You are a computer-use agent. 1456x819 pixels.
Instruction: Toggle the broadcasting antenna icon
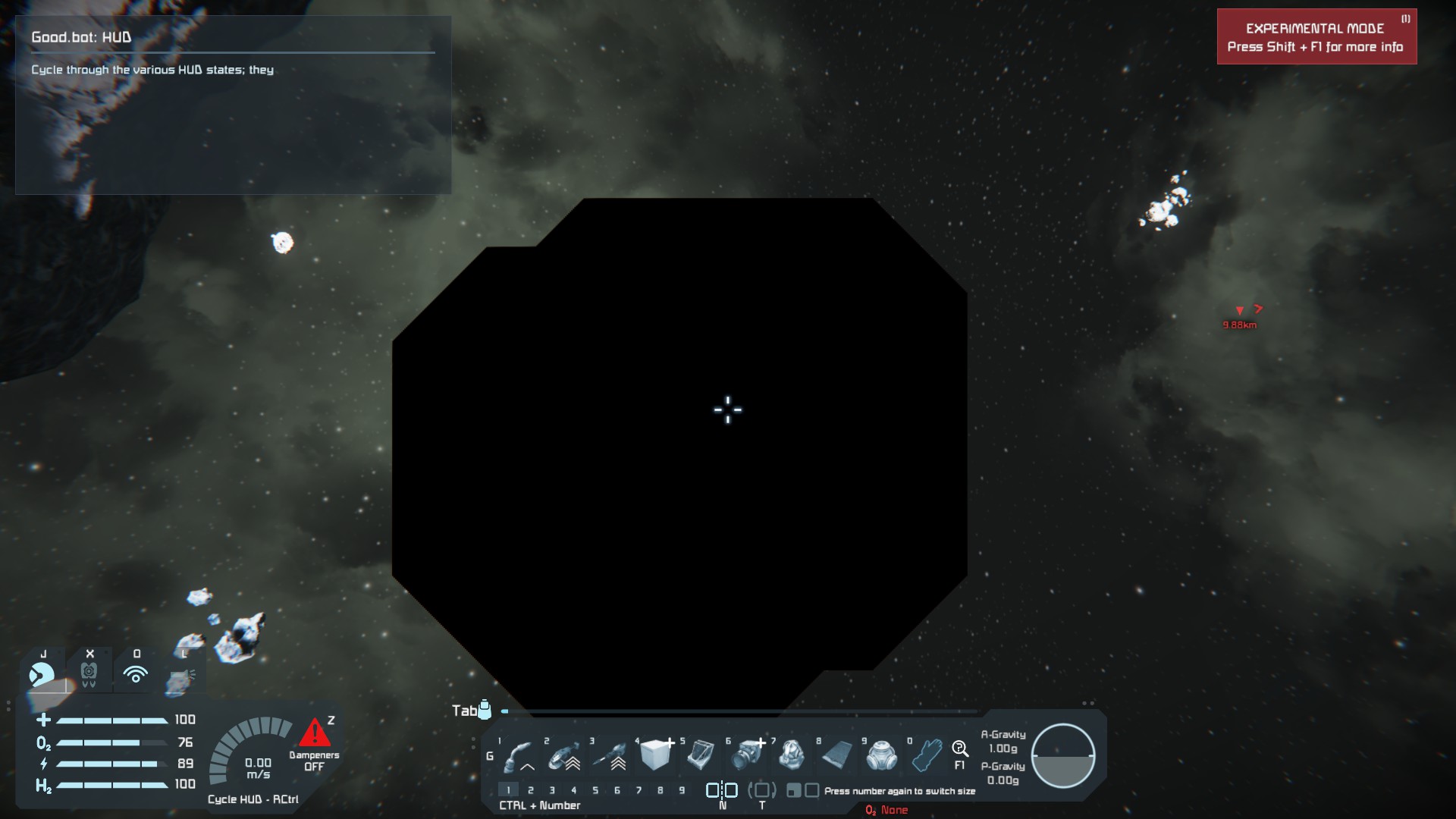pyautogui.click(x=136, y=673)
